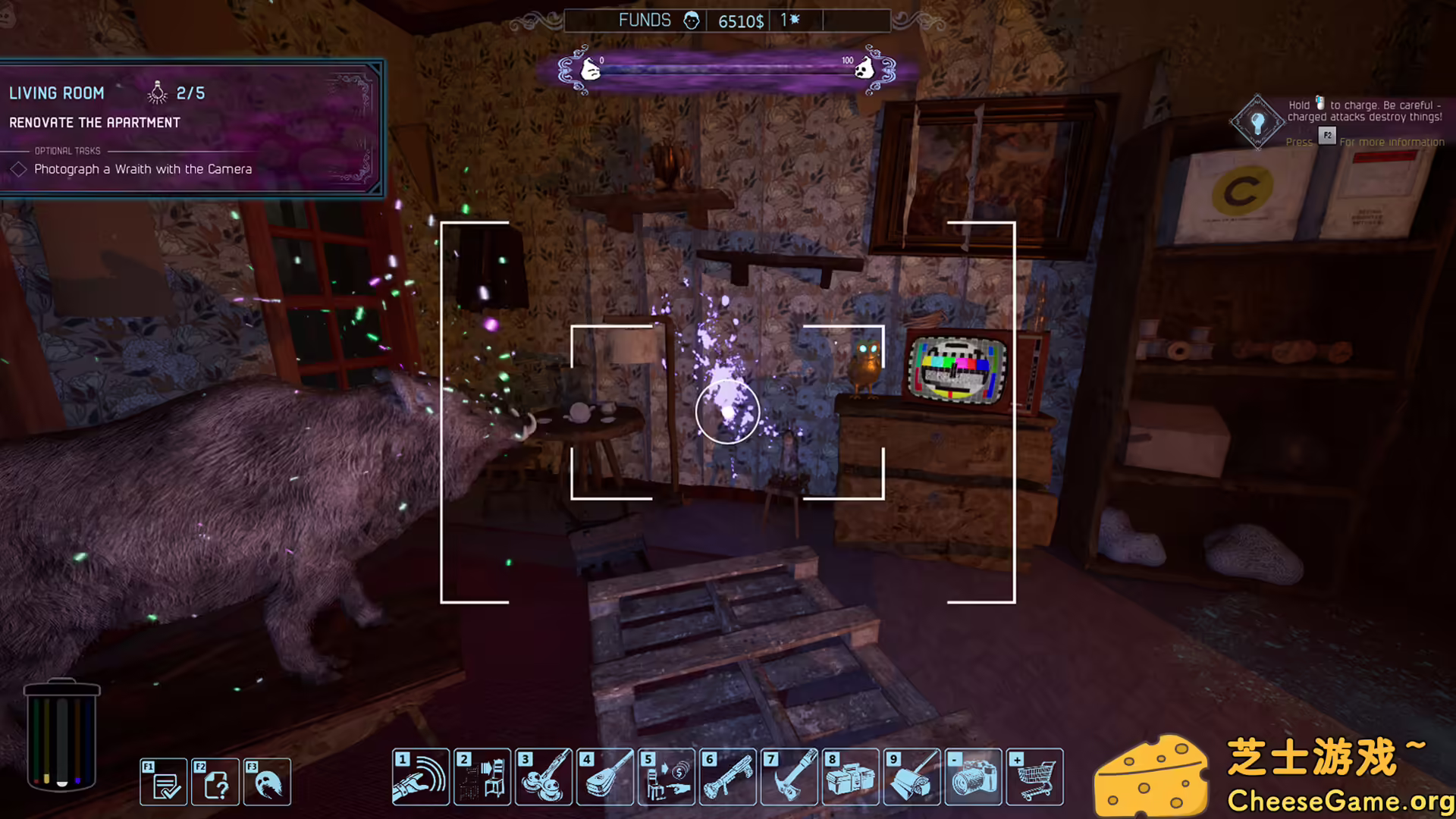Open the F2 information panel
Screen dimensions: 1456x819
tap(216, 782)
